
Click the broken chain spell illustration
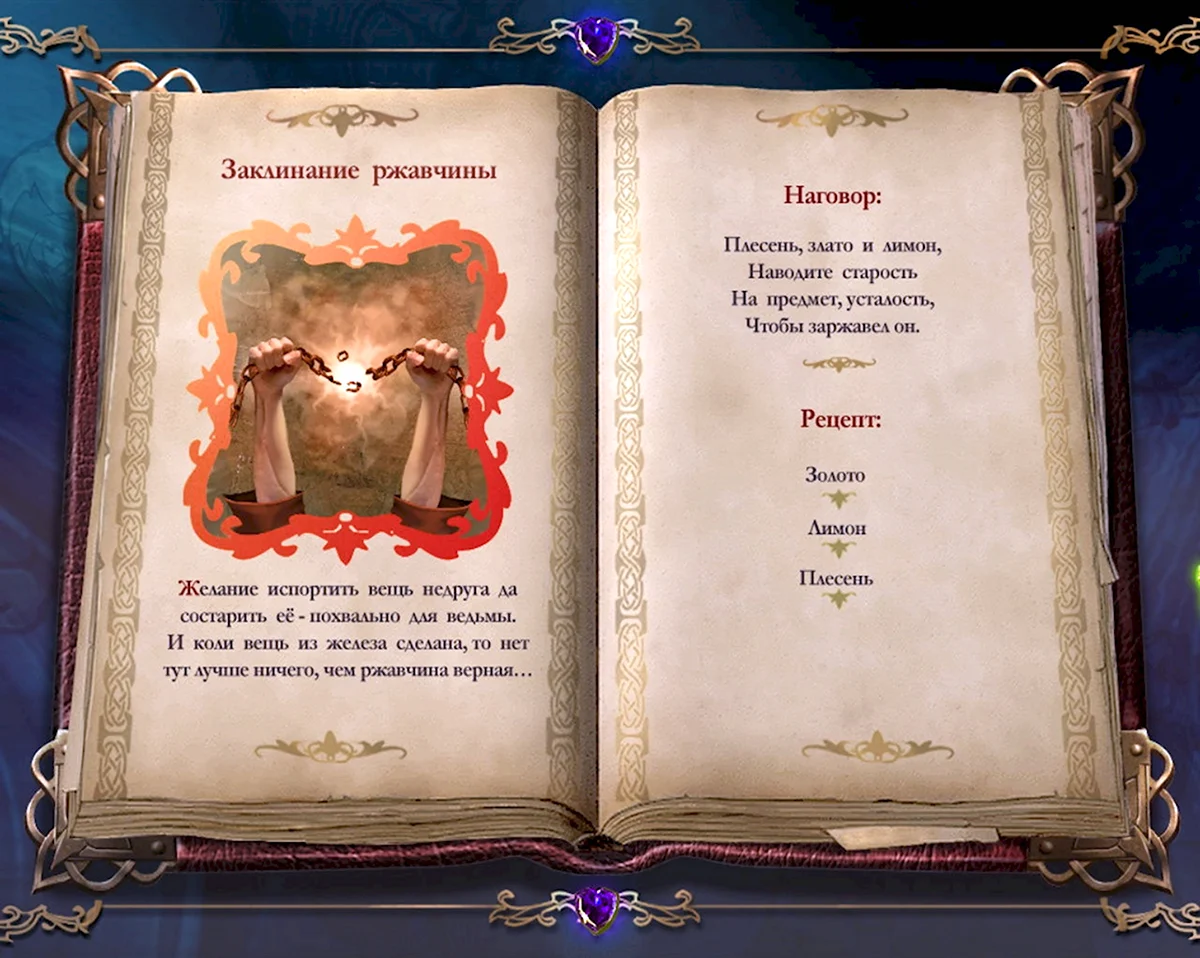coord(348,388)
